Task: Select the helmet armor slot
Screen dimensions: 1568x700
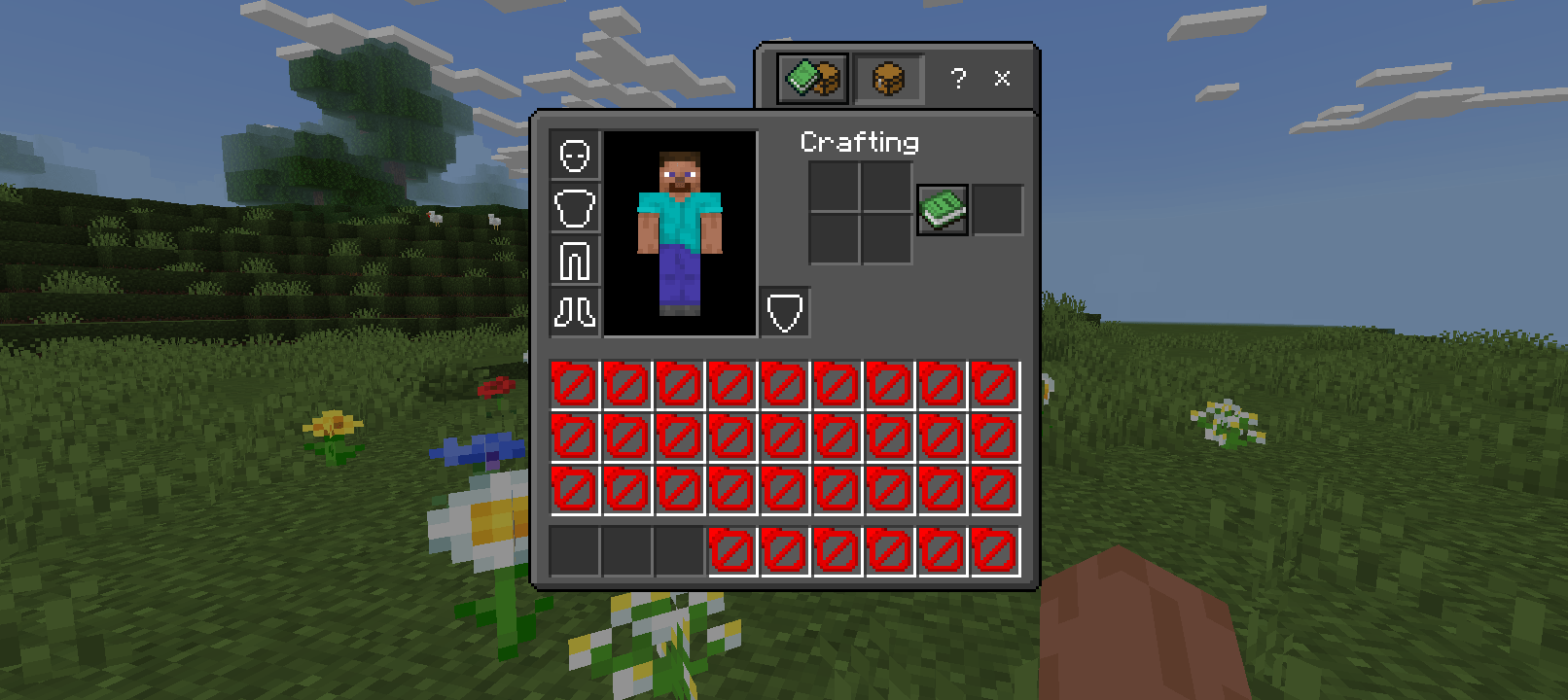Action: pos(575,154)
